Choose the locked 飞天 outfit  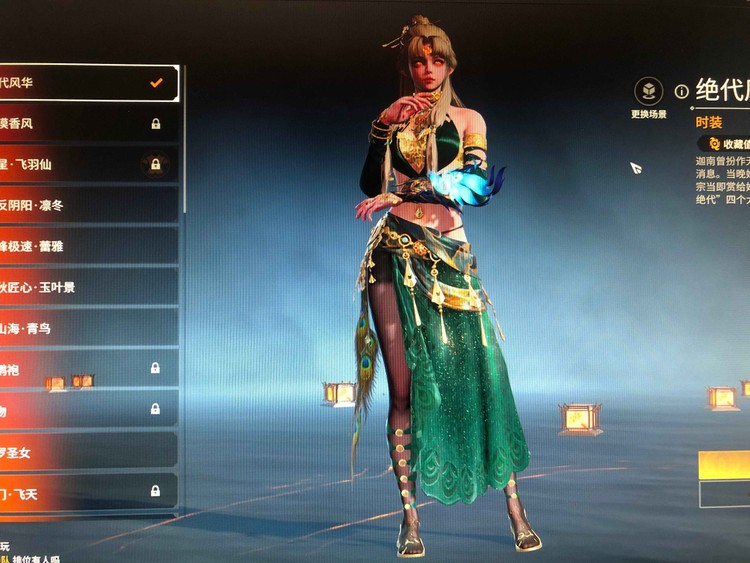point(88,491)
